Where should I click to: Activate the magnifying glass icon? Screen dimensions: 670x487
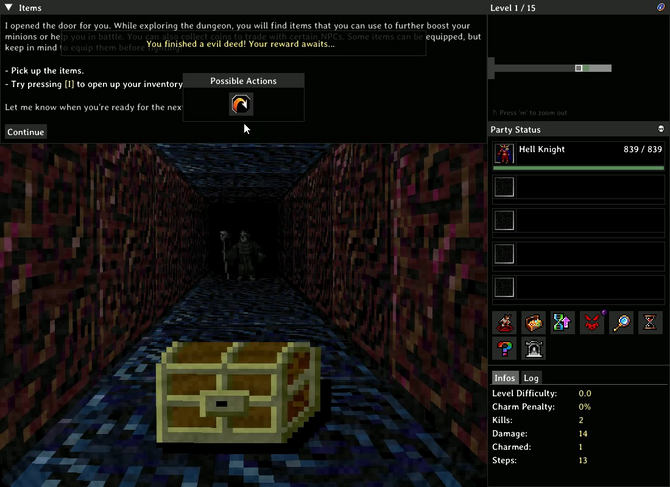point(622,323)
